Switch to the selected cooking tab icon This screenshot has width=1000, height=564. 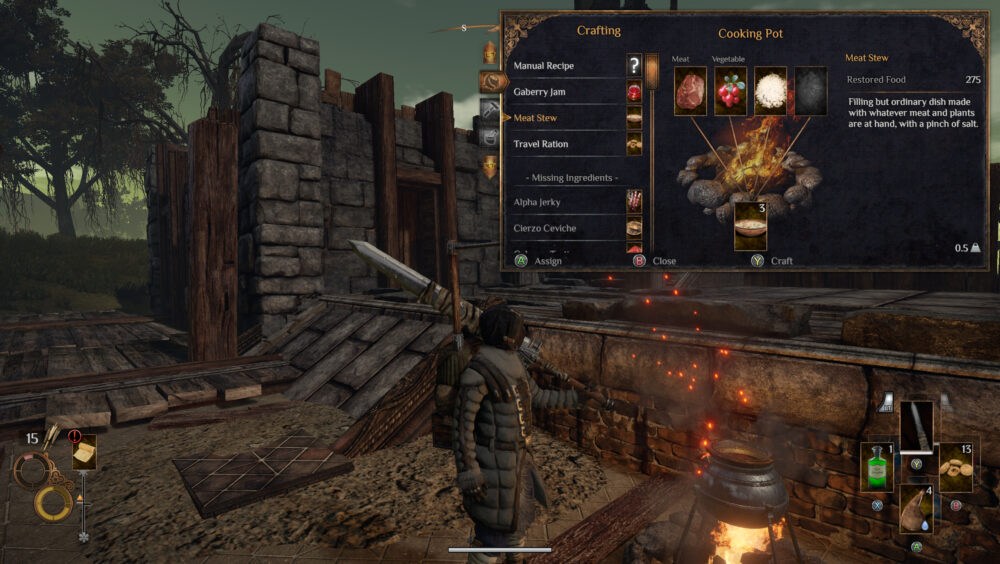tap(491, 81)
